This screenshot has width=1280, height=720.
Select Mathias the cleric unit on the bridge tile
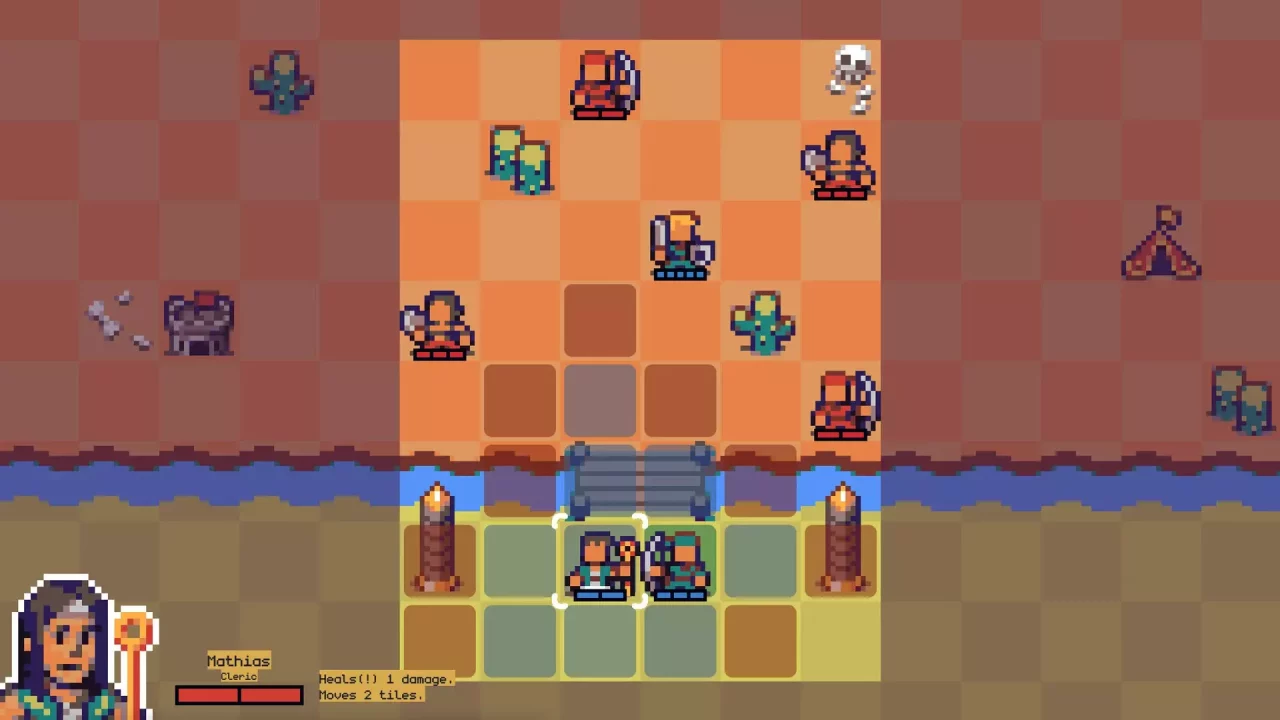[600, 565]
